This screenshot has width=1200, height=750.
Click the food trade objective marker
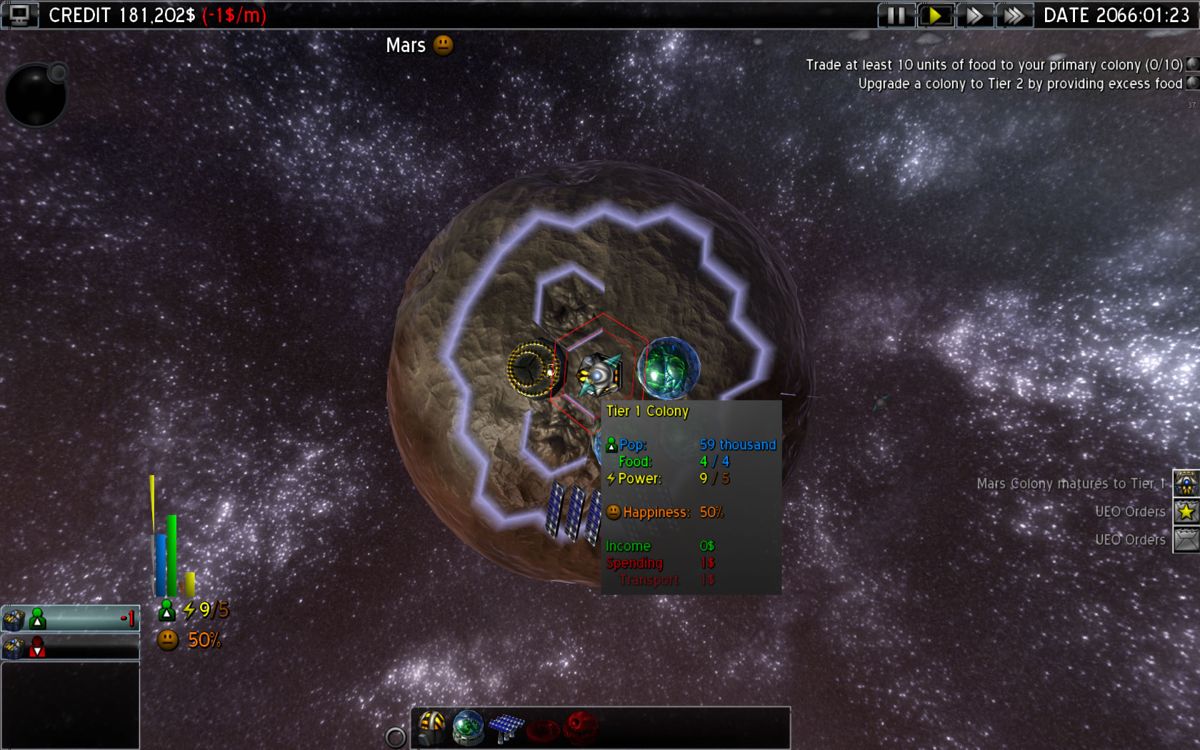[x=1192, y=64]
